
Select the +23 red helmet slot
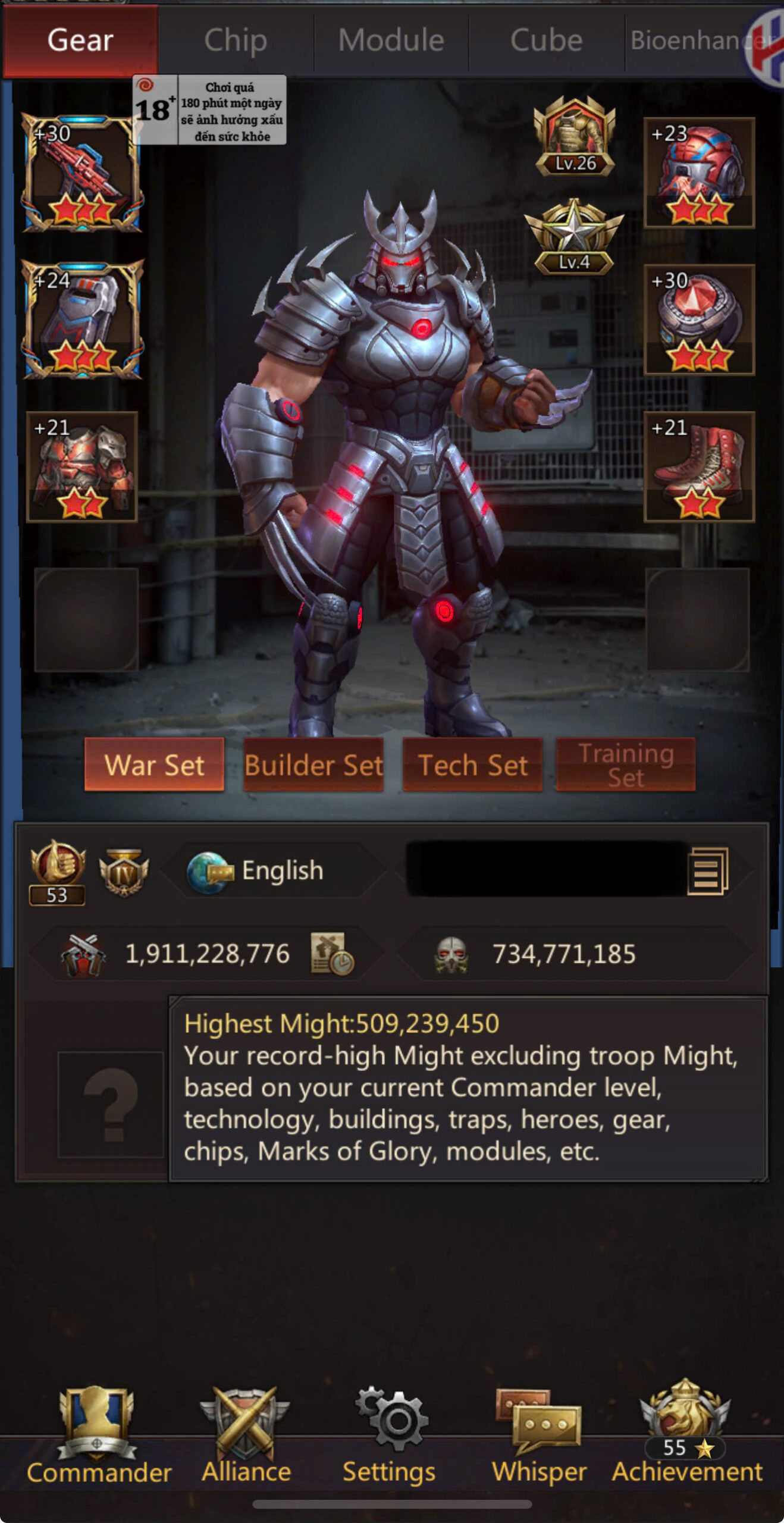coord(699,173)
